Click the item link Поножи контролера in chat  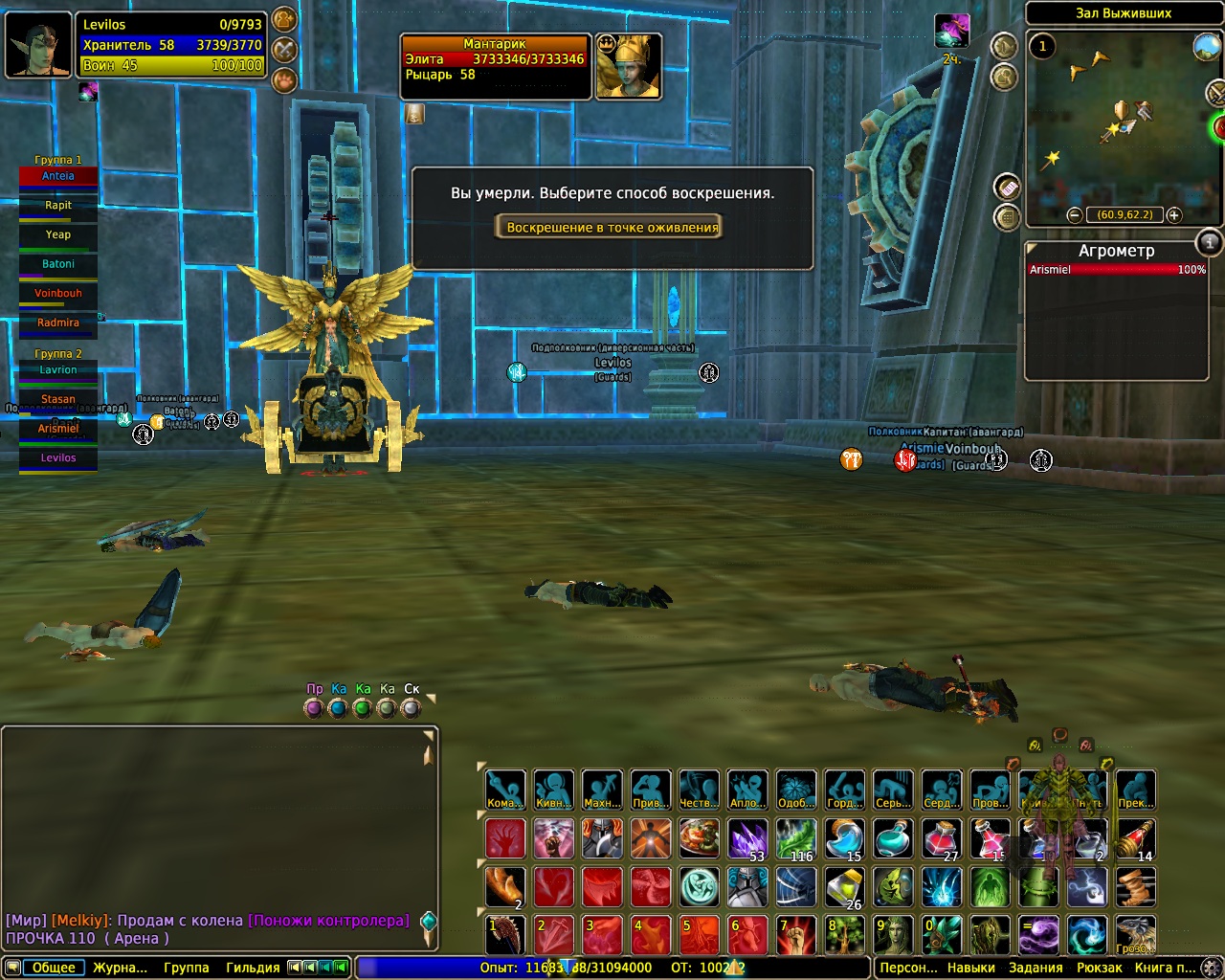coord(328,921)
